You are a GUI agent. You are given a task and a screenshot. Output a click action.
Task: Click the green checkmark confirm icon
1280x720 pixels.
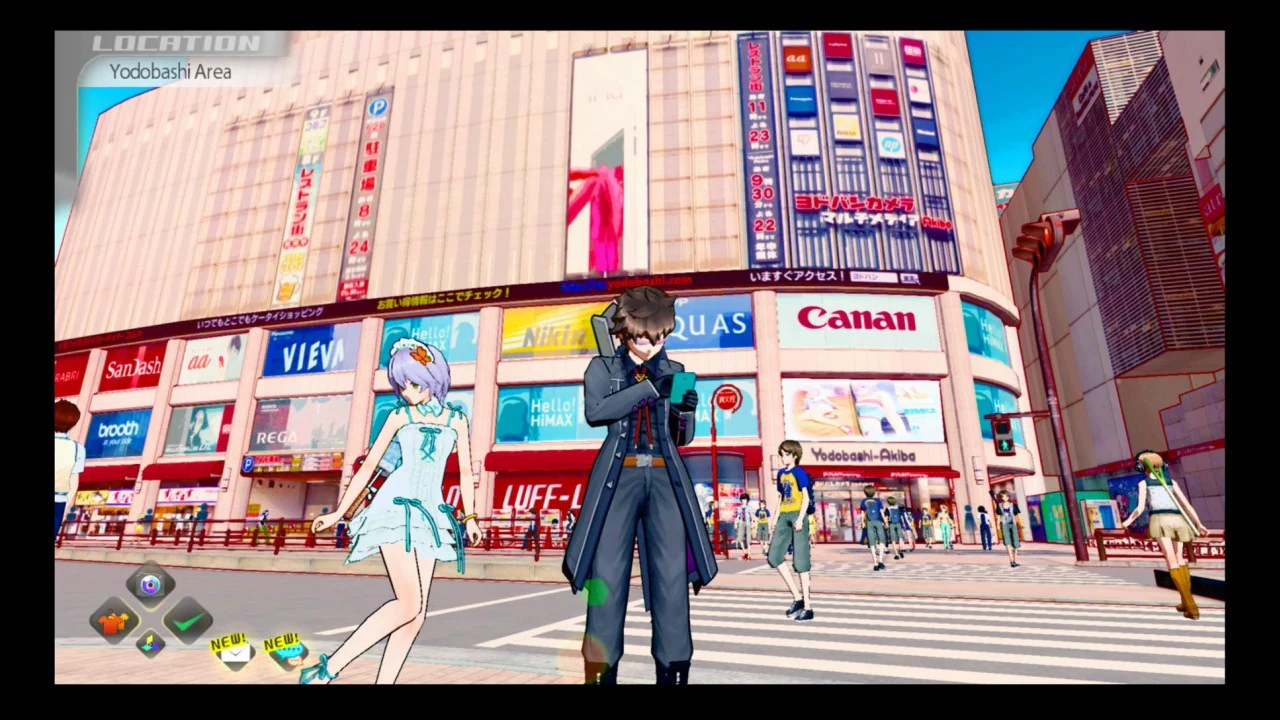pos(188,622)
